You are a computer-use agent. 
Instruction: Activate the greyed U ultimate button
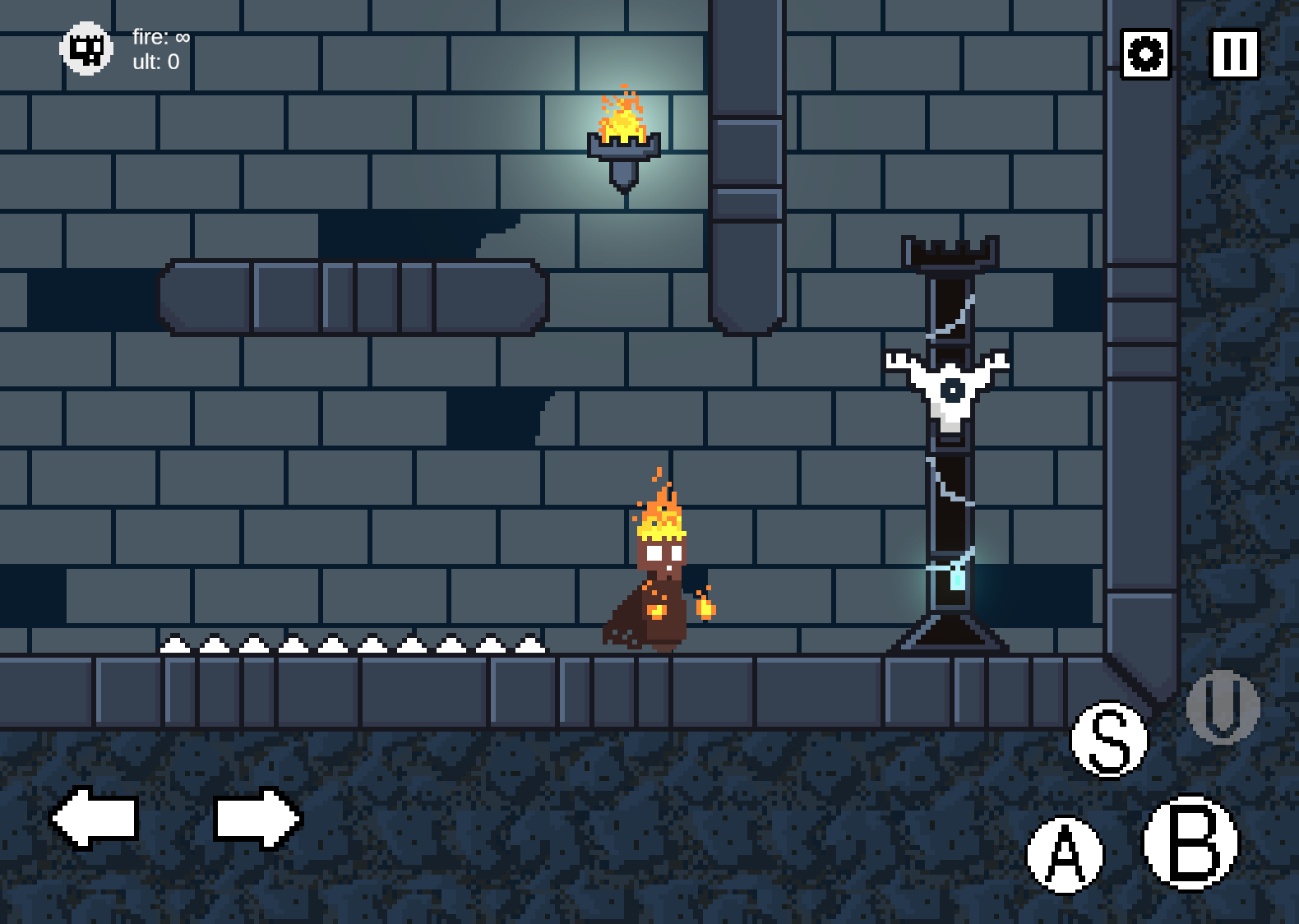1223,706
